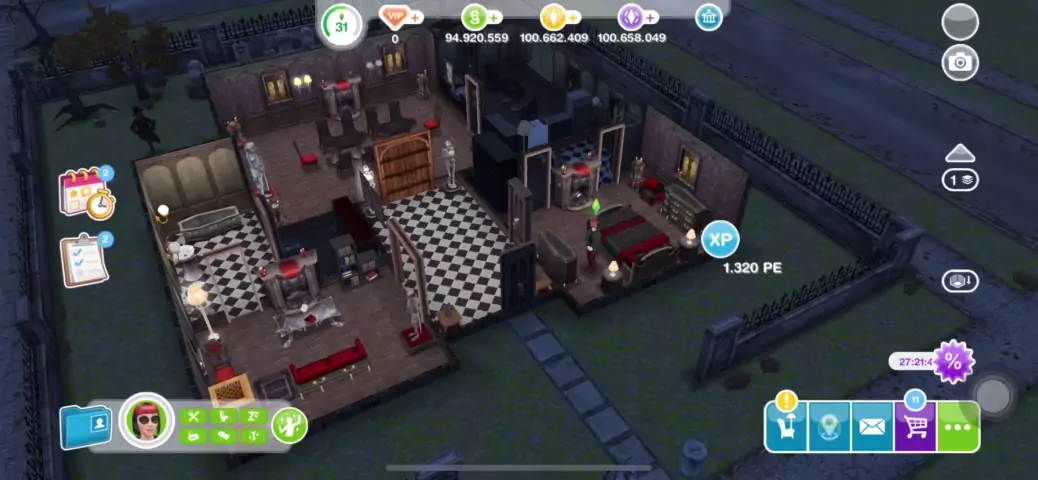The width and height of the screenshot is (1038, 480).
Task: Open the calendar and clock events icon
Action: click(86, 193)
